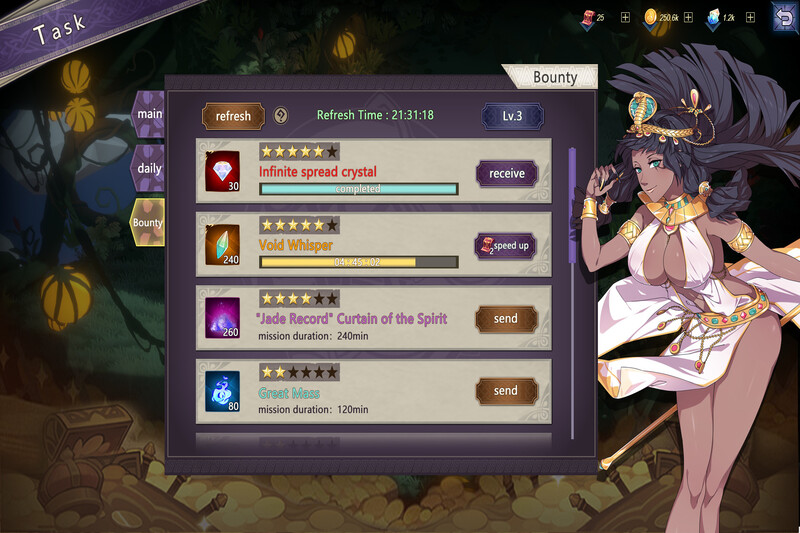Switch to the main task tab
The width and height of the screenshot is (800, 533).
tap(149, 114)
